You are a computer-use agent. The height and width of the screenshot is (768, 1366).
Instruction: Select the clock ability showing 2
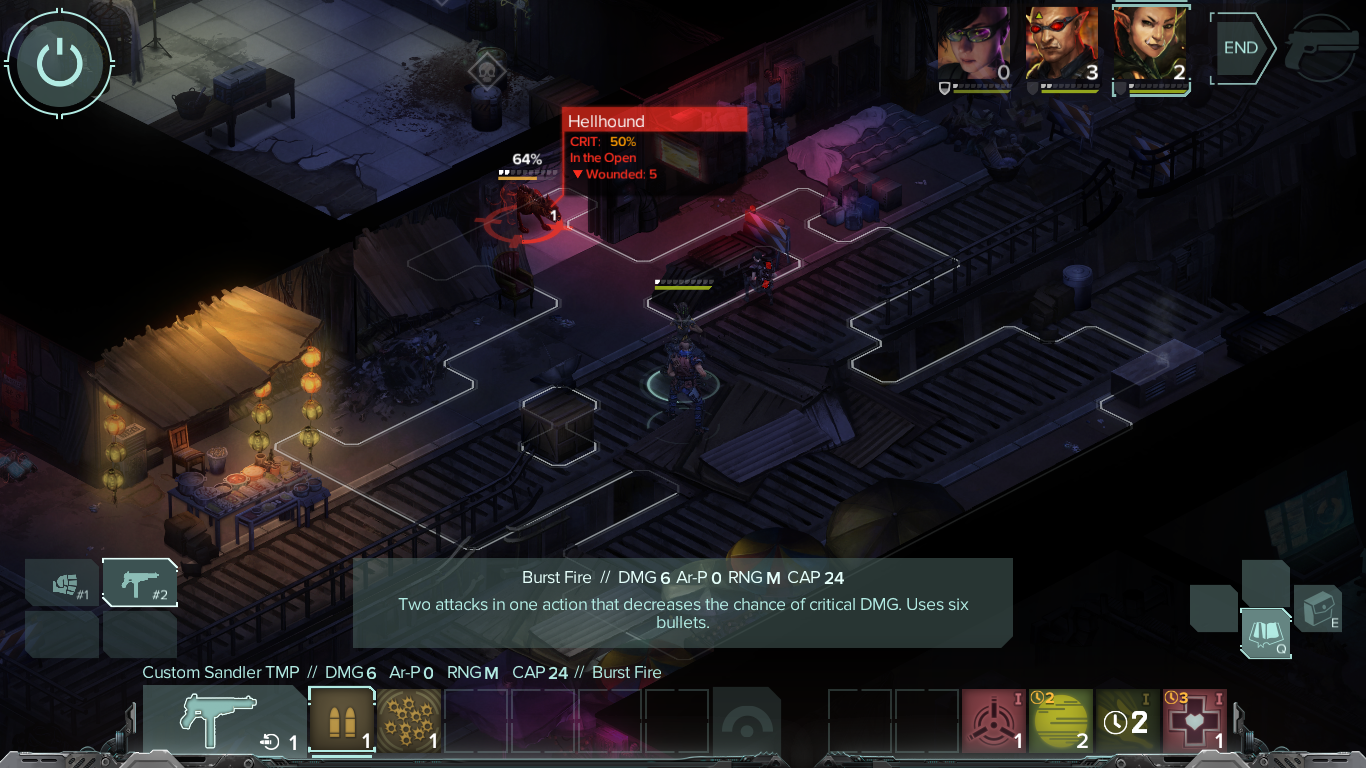pyautogui.click(x=1127, y=720)
